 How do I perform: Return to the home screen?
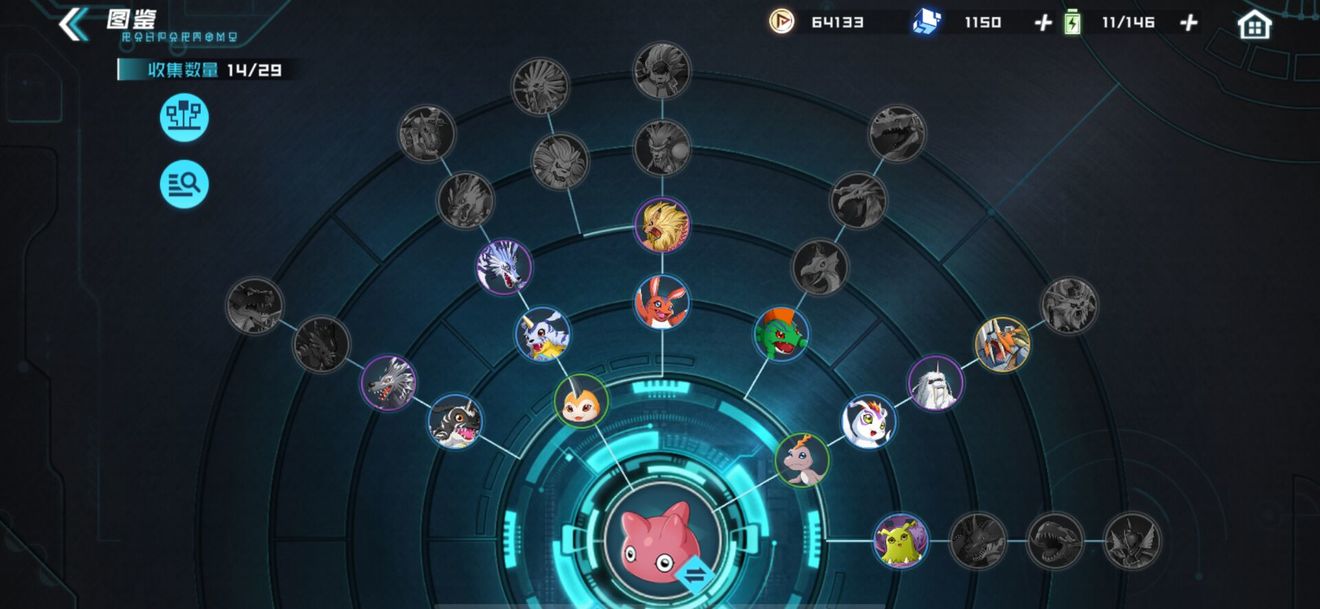1254,24
